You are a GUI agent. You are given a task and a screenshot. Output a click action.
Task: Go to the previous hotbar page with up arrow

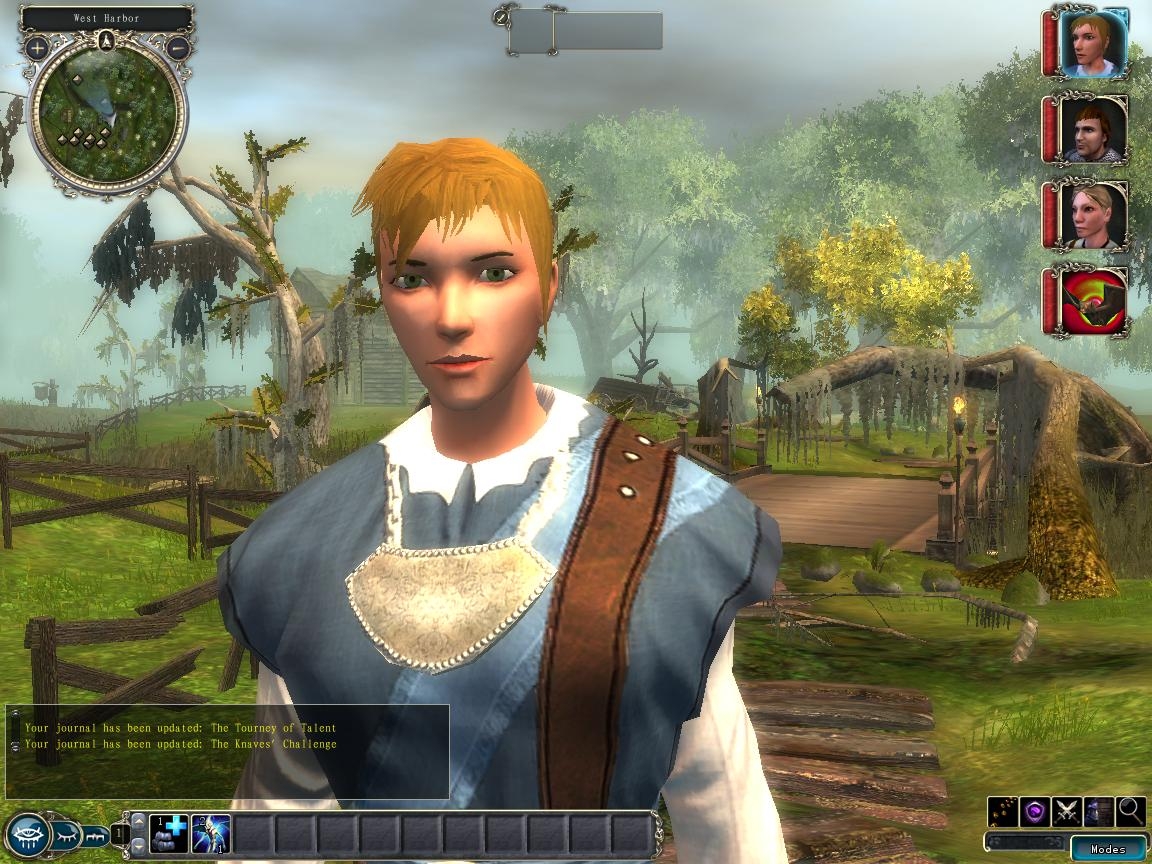tap(138, 821)
